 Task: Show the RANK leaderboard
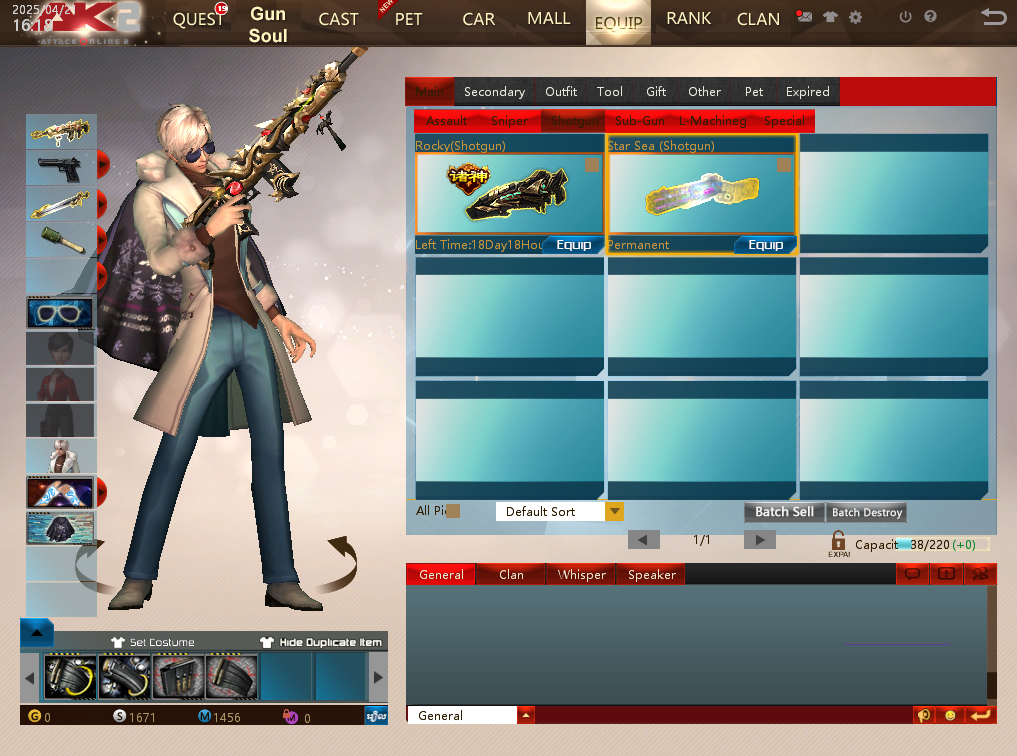(689, 19)
